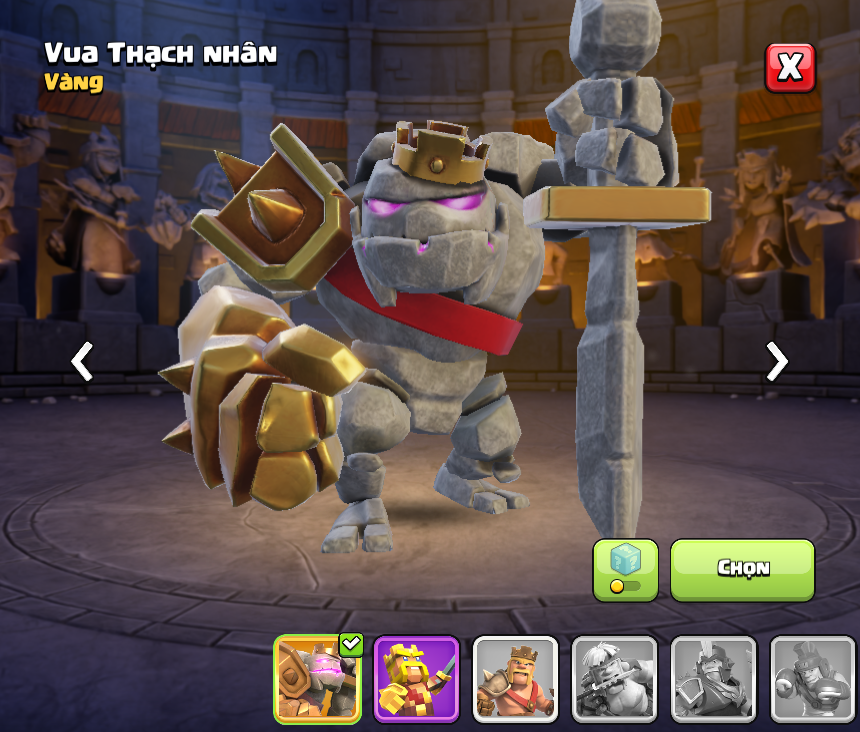
Task: Select the Golem King skin thumbnail
Action: (x=317, y=679)
